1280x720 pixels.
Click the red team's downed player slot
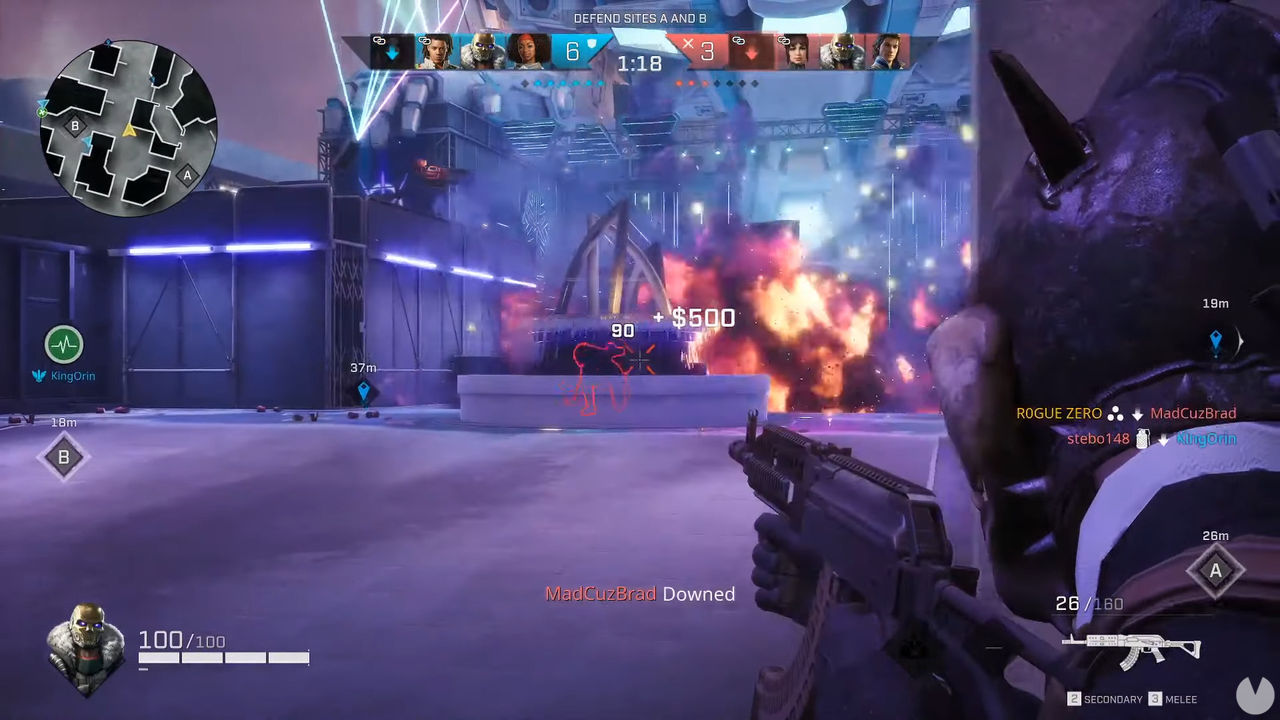pyautogui.click(x=751, y=52)
